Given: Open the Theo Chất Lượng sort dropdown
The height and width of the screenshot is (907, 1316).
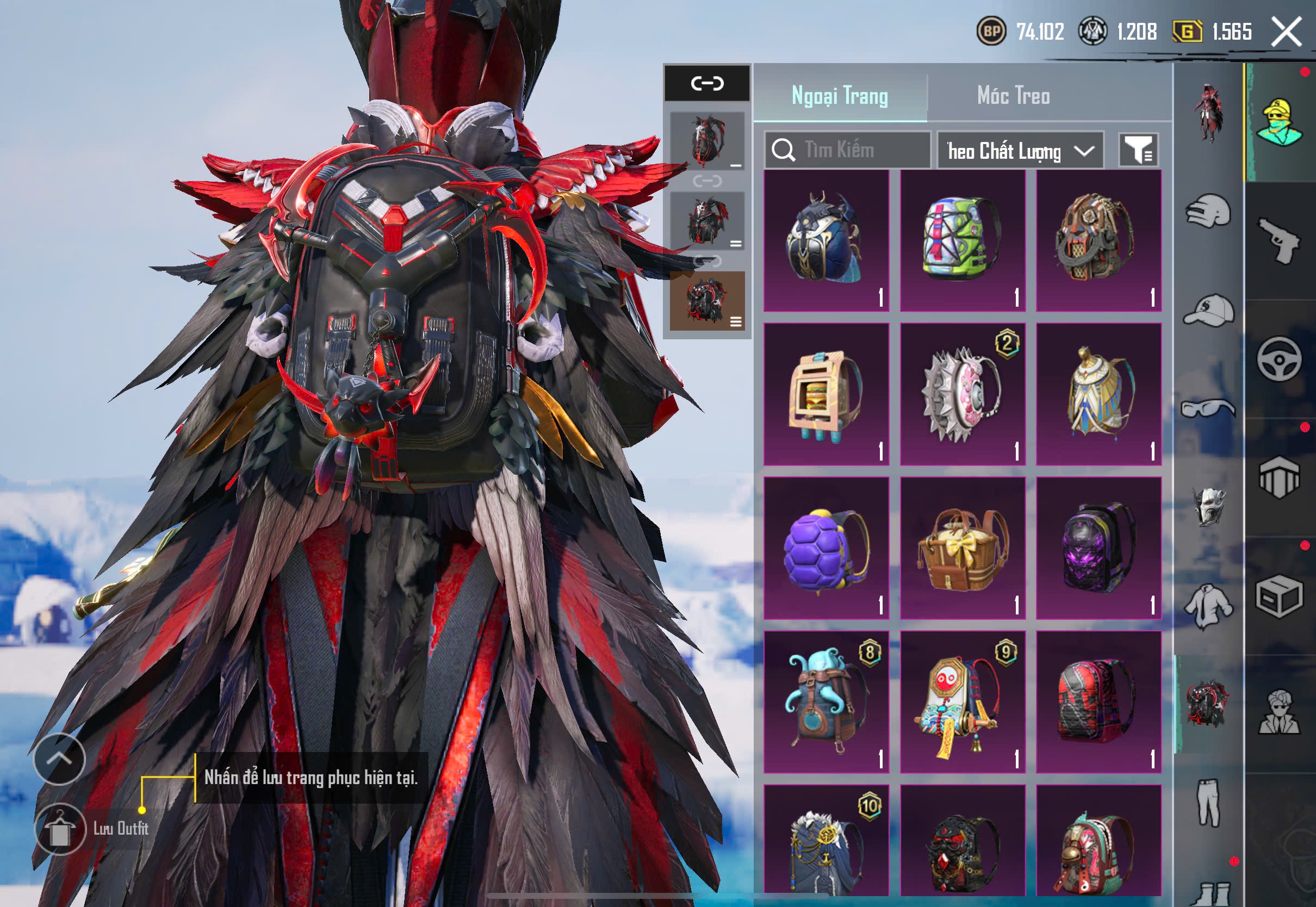Looking at the screenshot, I should click(1020, 151).
